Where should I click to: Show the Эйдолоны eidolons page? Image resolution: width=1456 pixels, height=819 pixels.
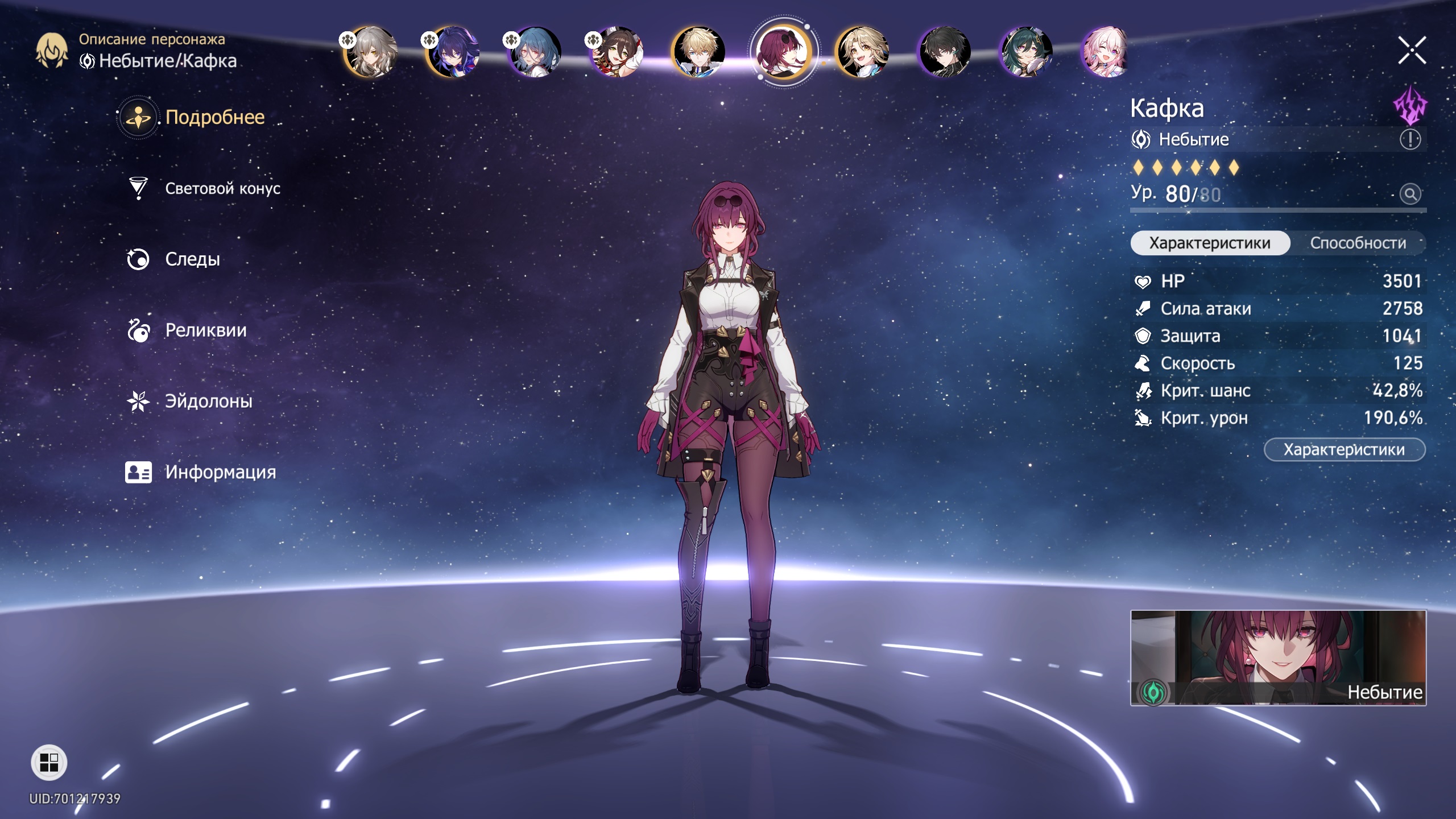tap(208, 402)
